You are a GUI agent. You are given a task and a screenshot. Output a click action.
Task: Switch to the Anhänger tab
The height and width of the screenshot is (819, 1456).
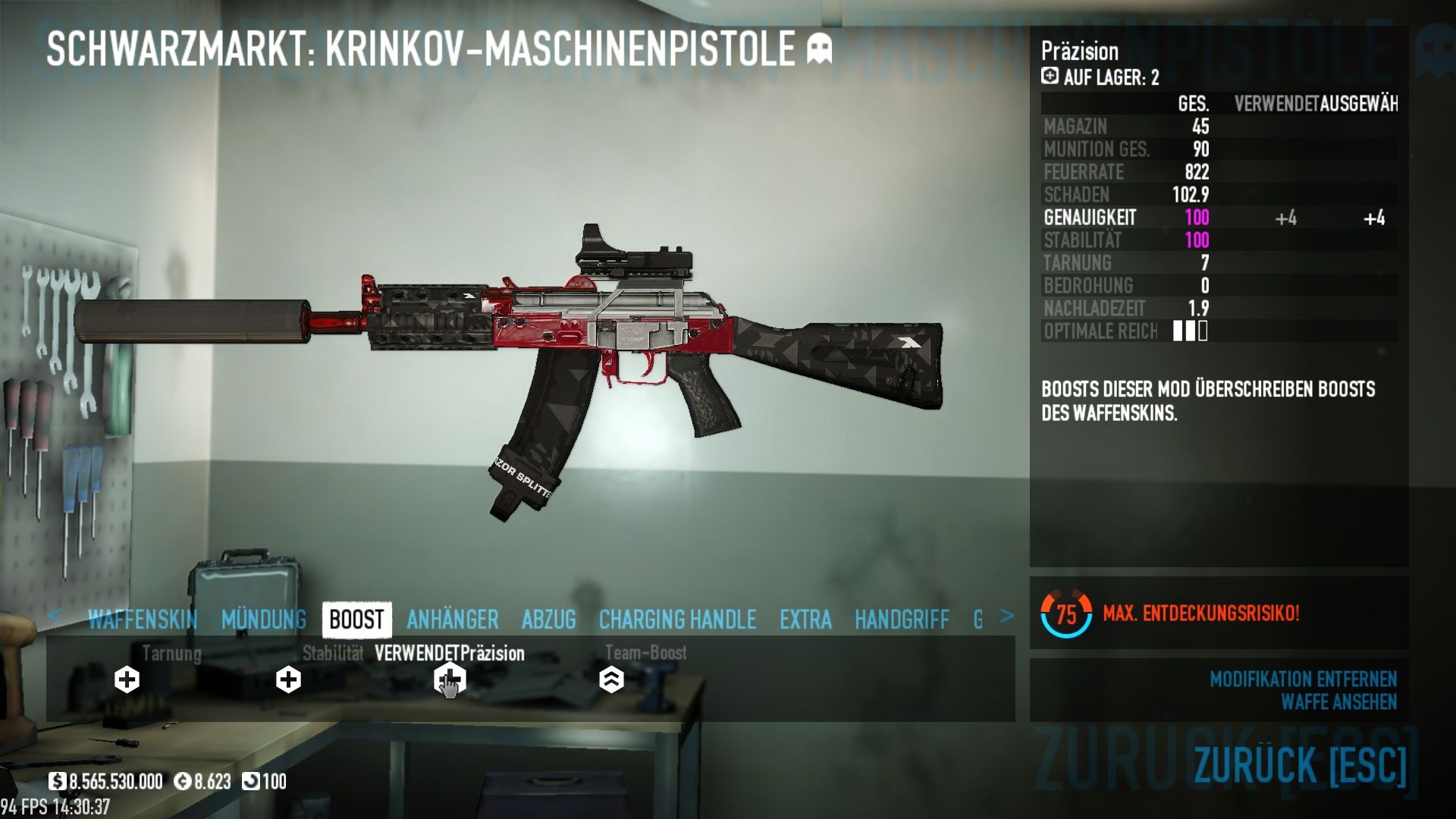(453, 620)
